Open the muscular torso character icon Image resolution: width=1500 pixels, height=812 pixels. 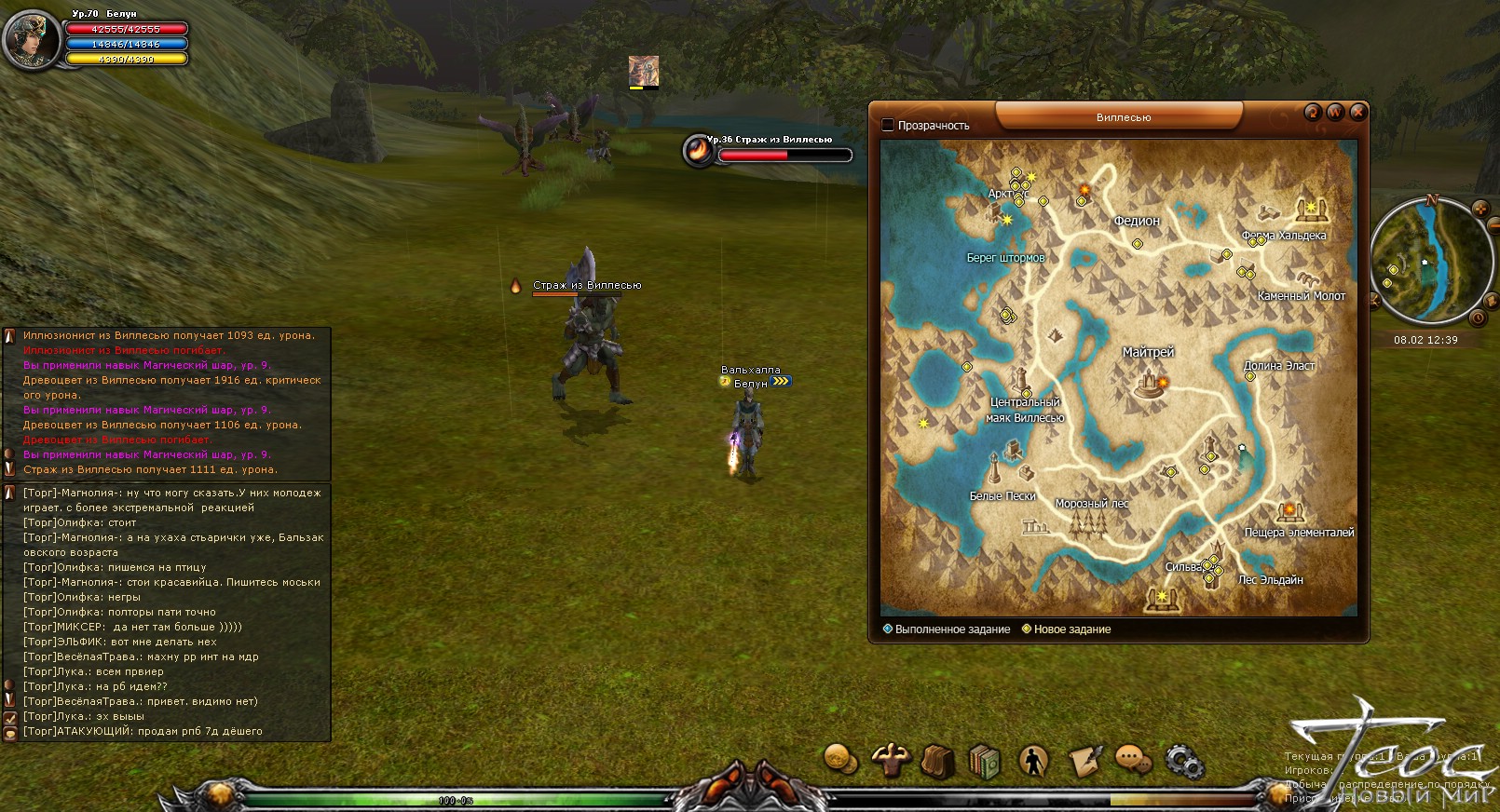891,759
